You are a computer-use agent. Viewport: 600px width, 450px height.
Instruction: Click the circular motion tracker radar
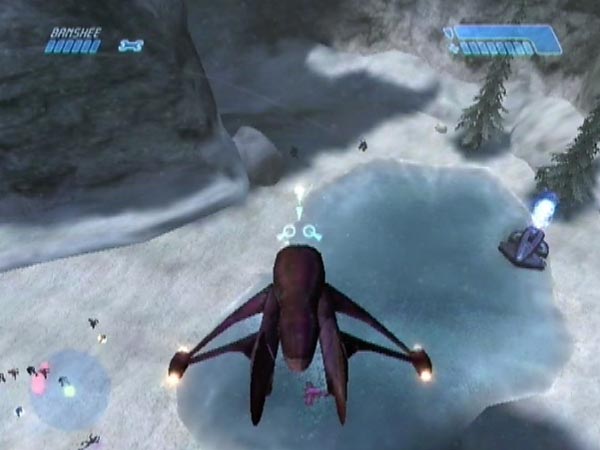pyautogui.click(x=69, y=387)
